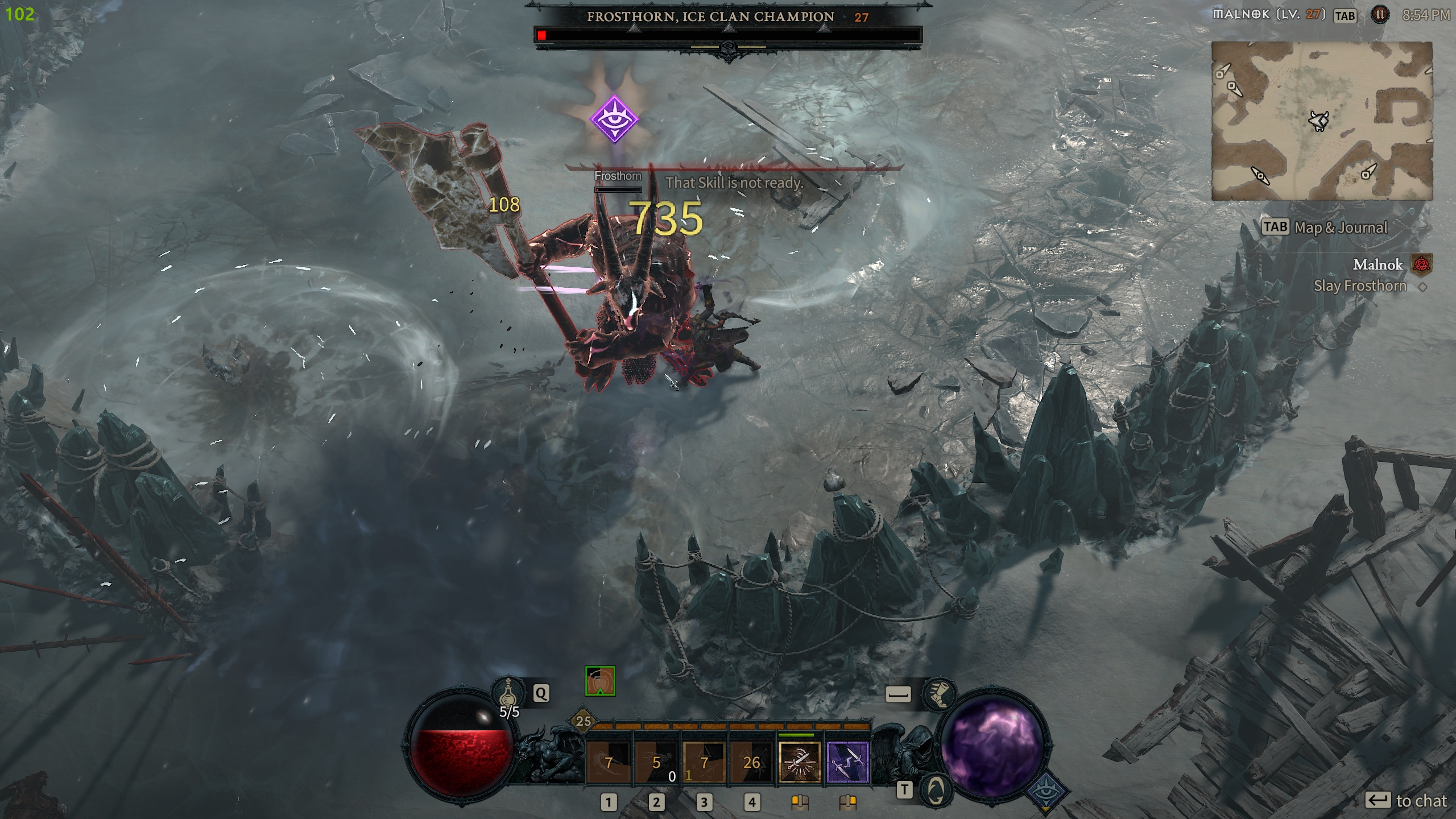
Task: Open the chat box prompt
Action: pos(1406,801)
